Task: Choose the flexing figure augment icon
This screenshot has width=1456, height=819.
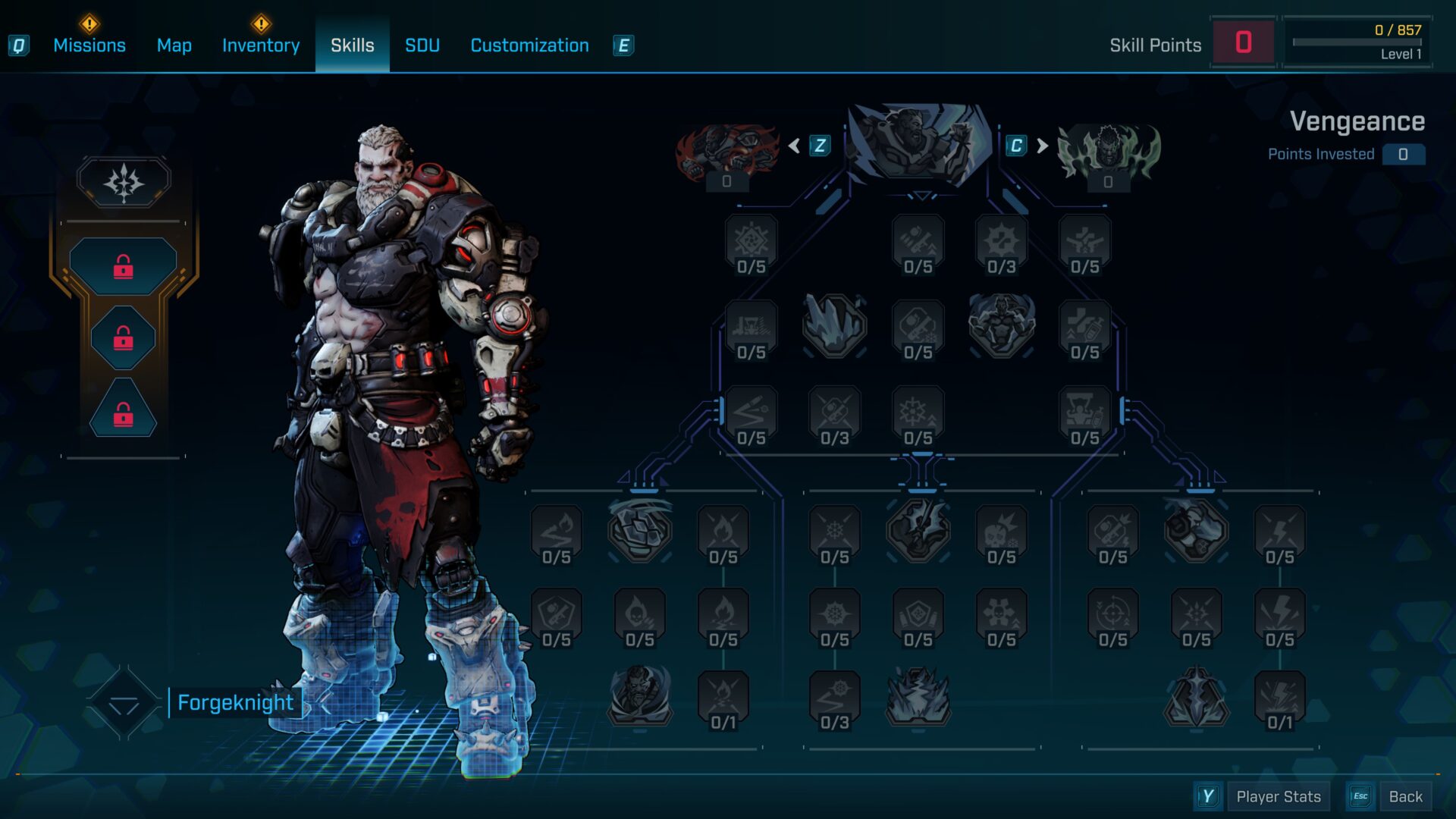Action: 1001,326
